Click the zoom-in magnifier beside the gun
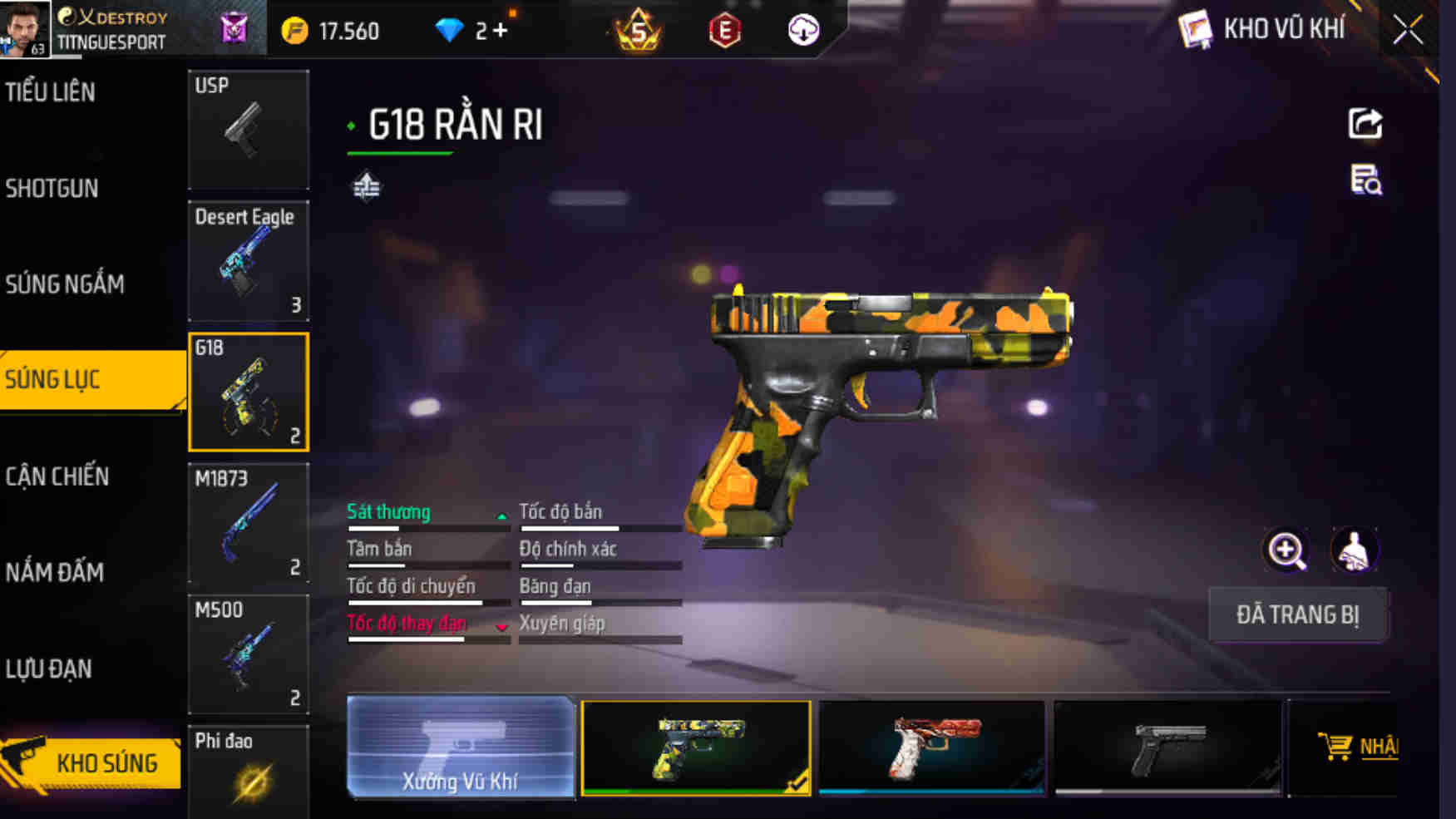 point(1285,550)
